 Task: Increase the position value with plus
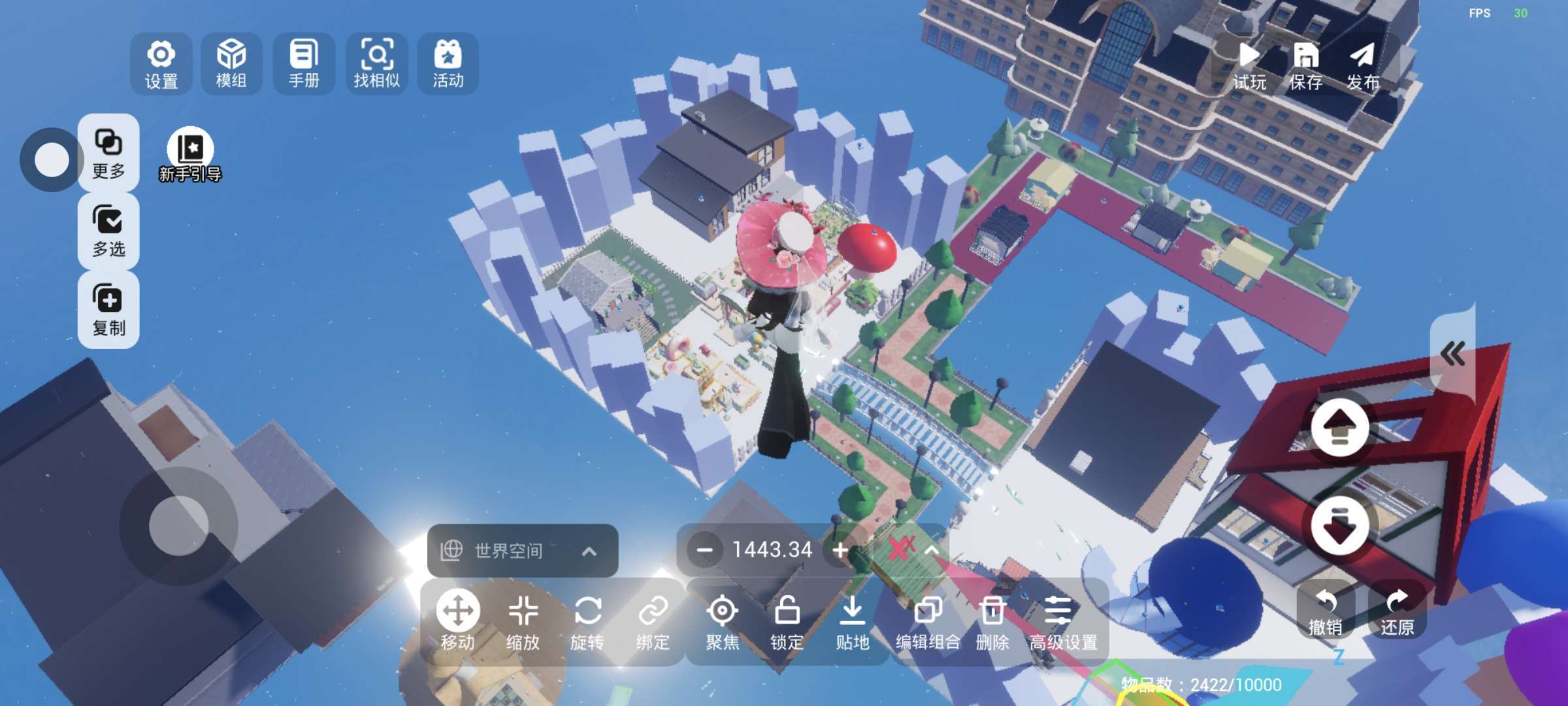point(841,550)
